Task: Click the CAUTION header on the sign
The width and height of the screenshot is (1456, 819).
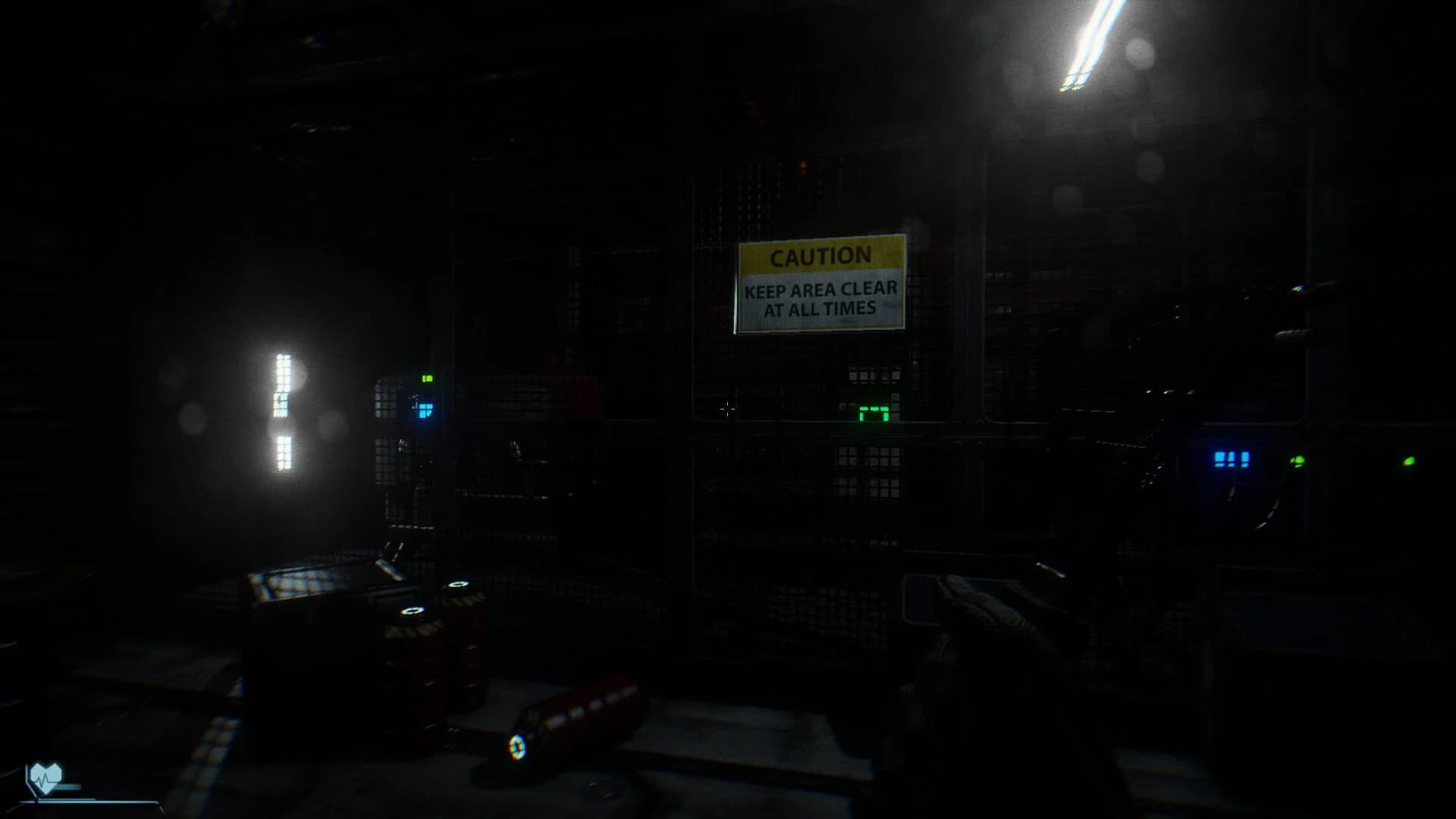Action: 820,258
